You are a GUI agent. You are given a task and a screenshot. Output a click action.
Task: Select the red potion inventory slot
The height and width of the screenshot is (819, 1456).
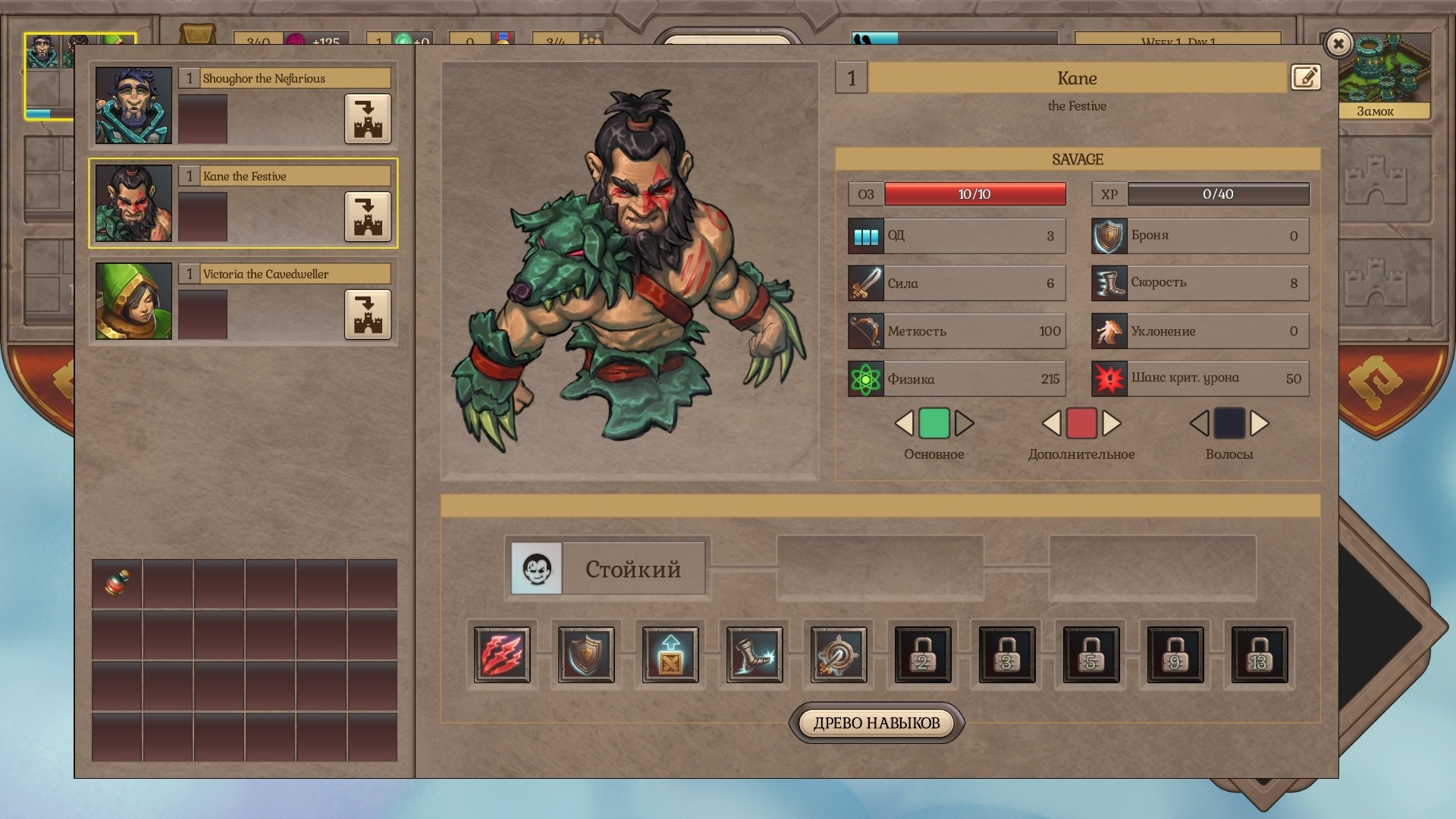tap(117, 583)
